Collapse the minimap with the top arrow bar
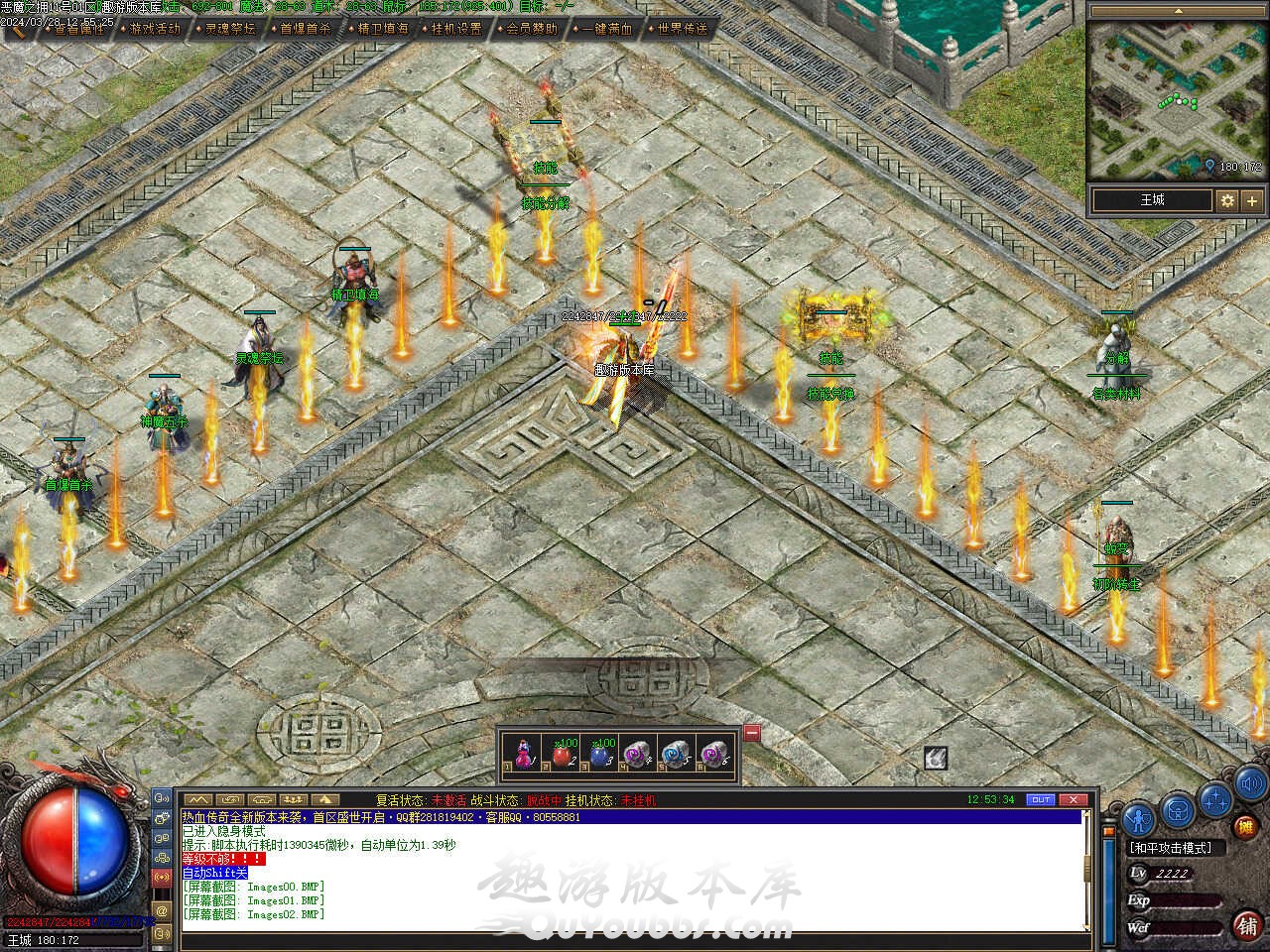 point(1178,10)
